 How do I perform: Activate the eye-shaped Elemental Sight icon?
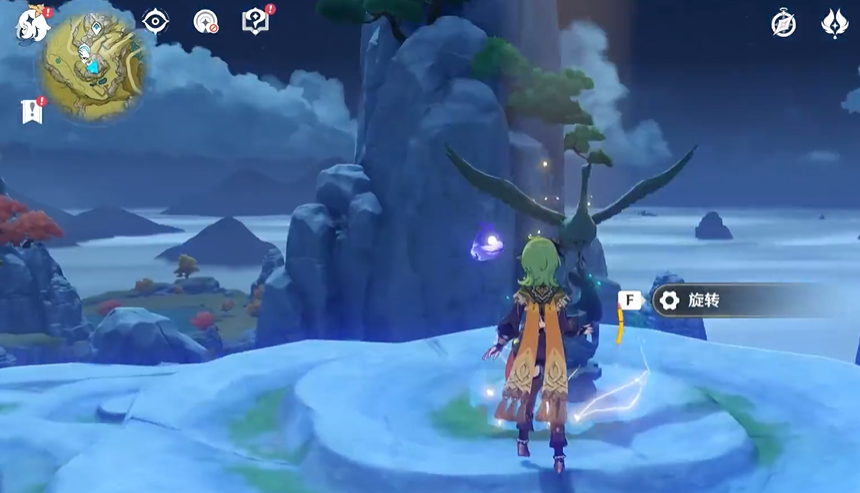coord(155,21)
